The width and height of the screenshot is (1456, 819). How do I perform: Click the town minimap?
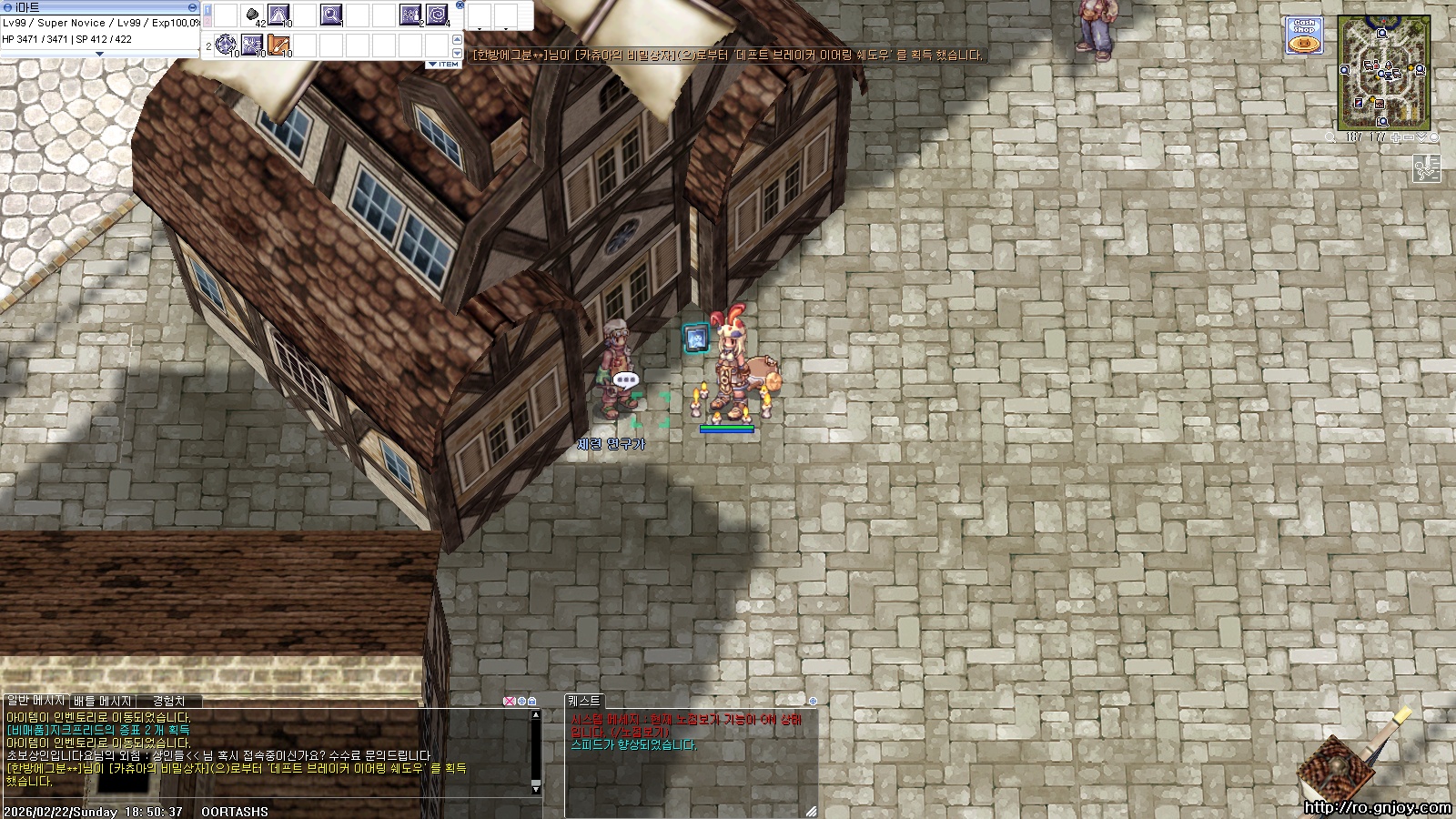pos(1383,73)
